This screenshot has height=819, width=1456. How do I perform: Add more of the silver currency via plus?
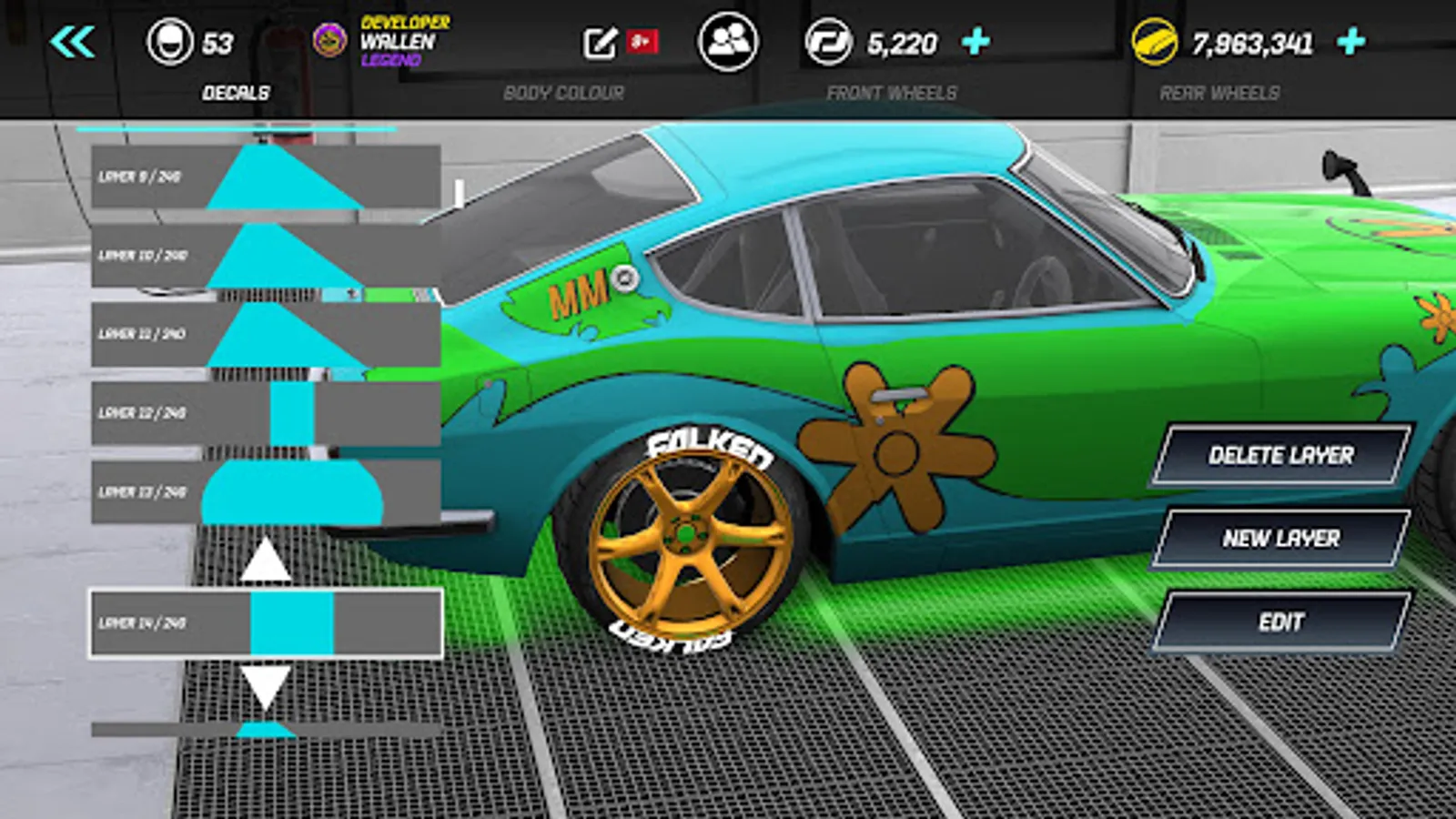[976, 42]
